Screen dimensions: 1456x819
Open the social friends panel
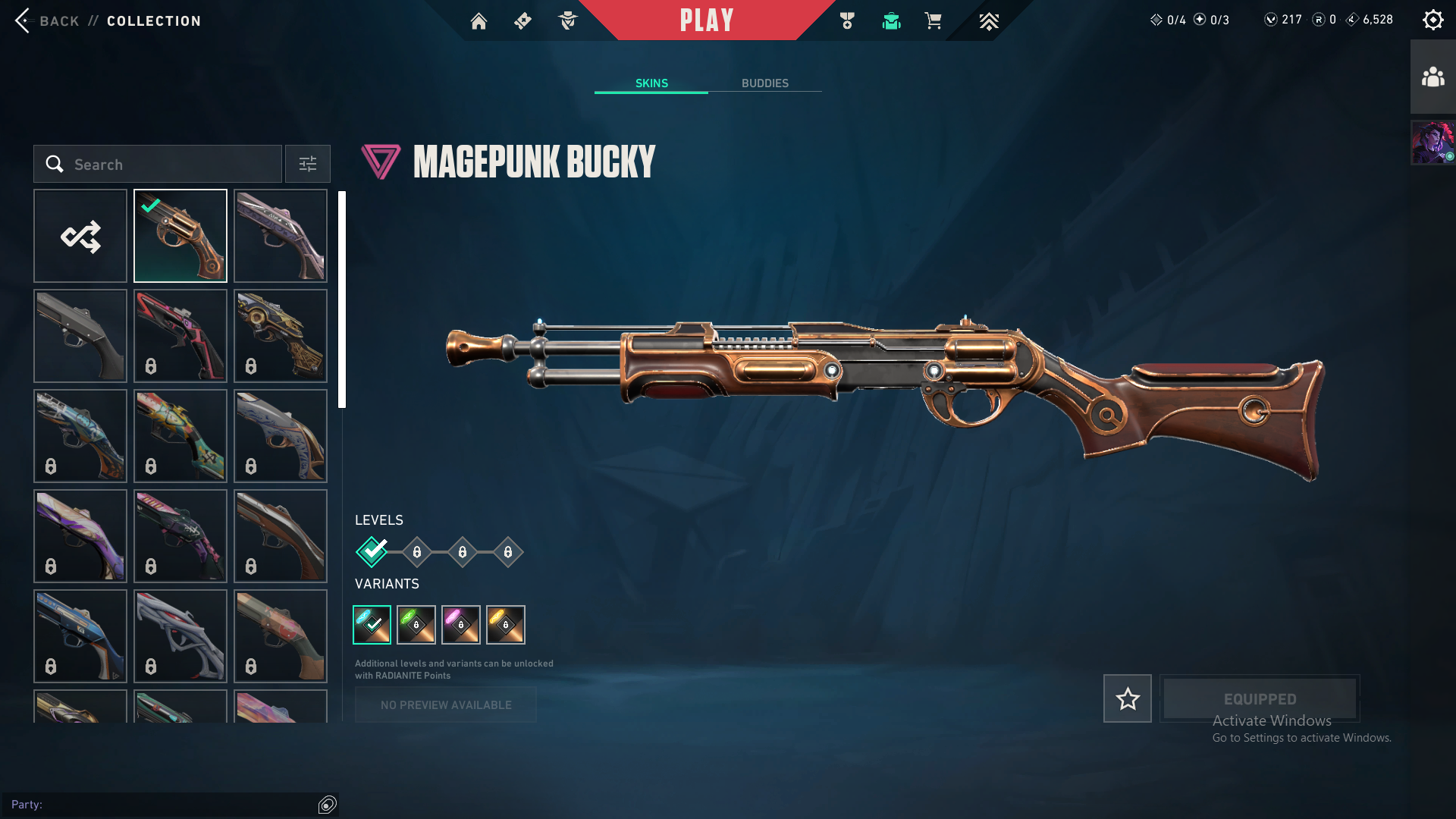tap(1432, 77)
